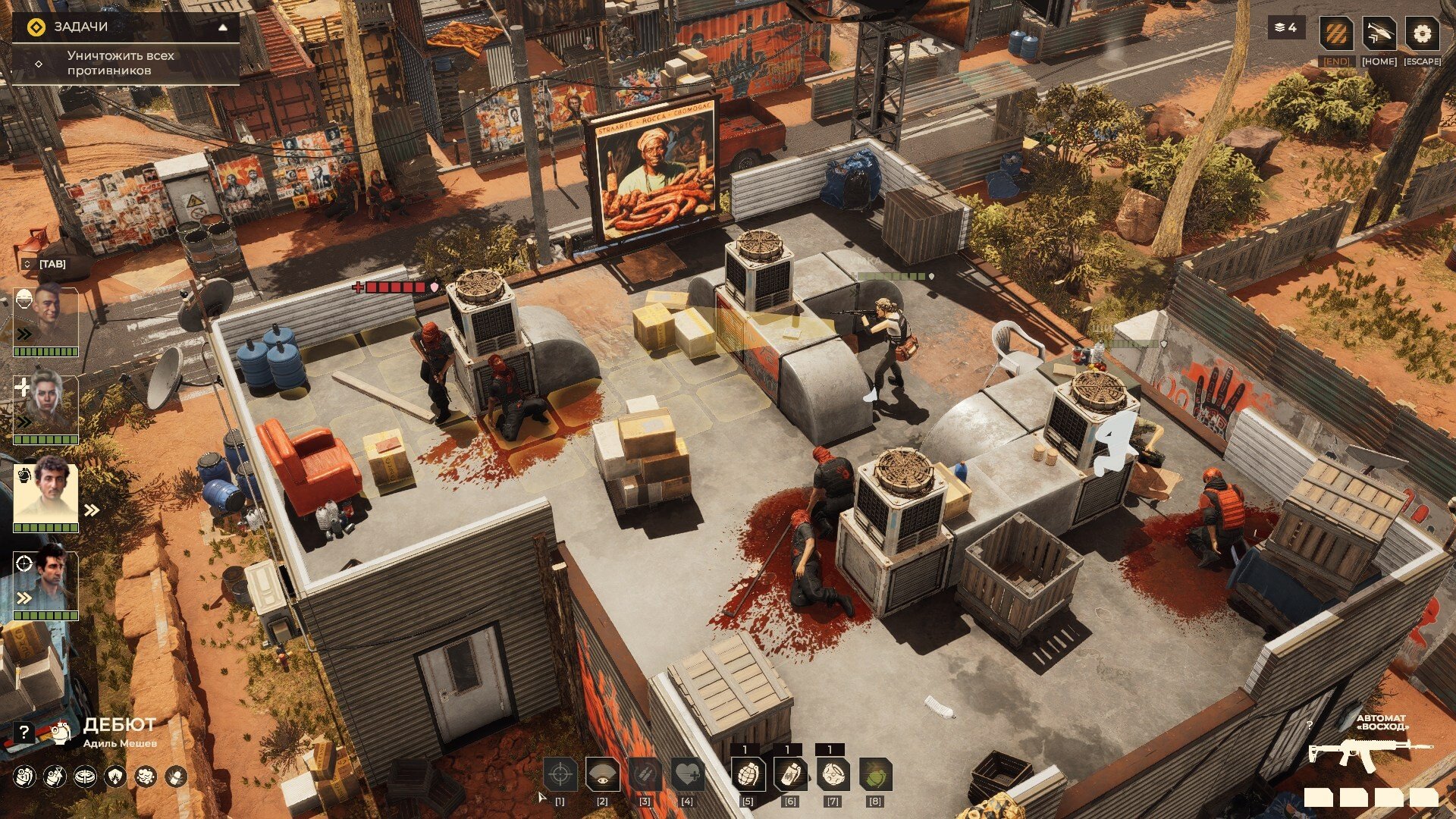Click the grenade plus-one perk icon
1456x819 pixels.
[x=24, y=777]
